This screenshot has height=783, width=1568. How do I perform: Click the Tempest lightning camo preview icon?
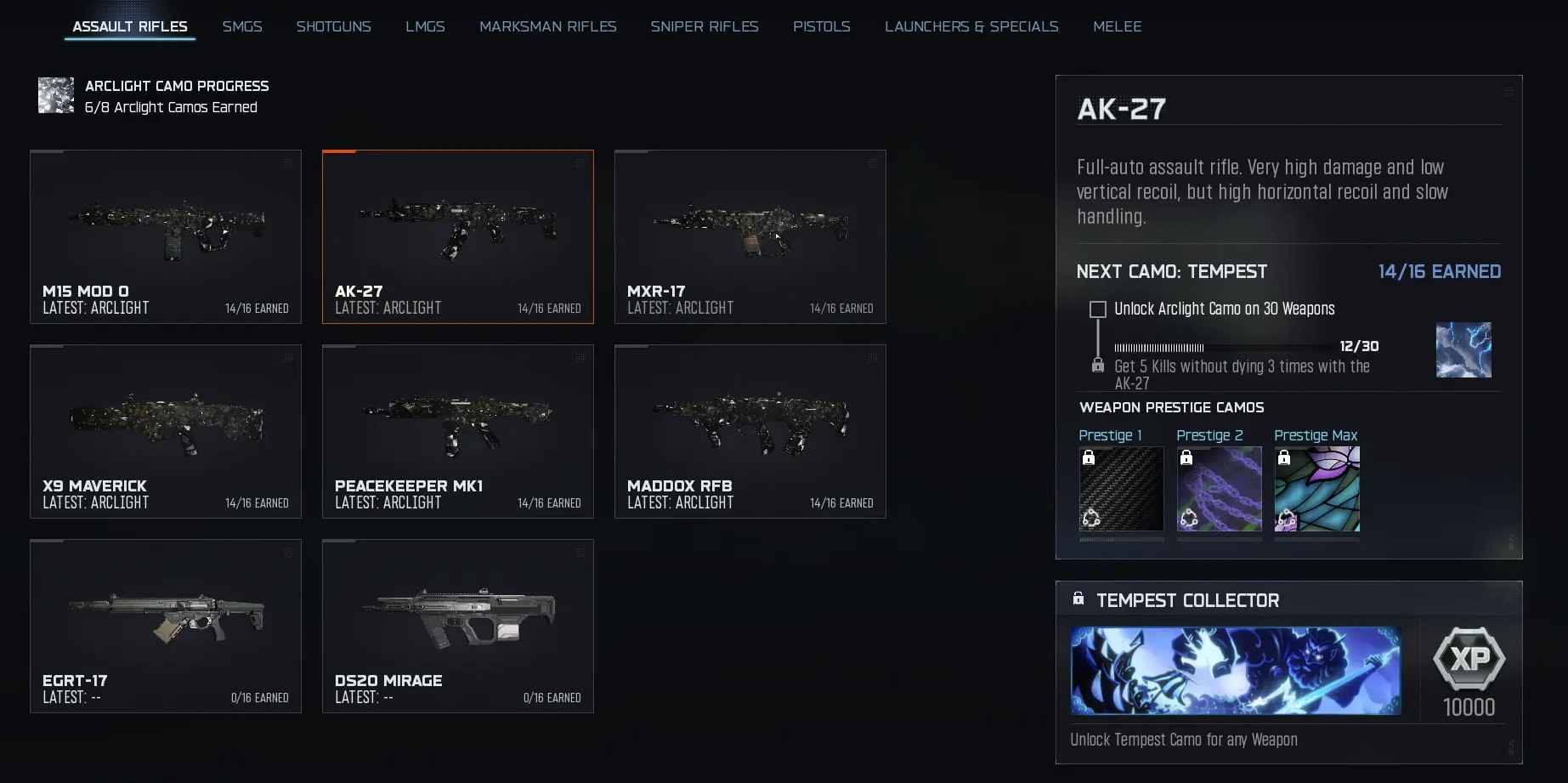pyautogui.click(x=1463, y=349)
